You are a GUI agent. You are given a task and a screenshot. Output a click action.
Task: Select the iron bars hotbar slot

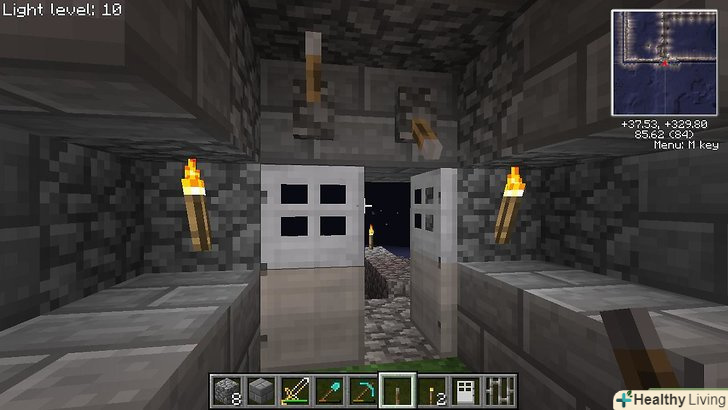501,390
